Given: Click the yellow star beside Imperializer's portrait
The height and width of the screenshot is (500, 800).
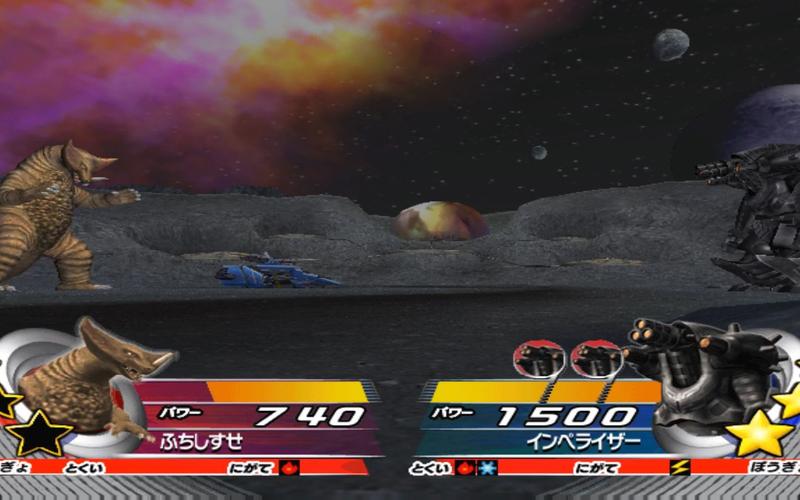Looking at the screenshot, I should coord(759,433).
